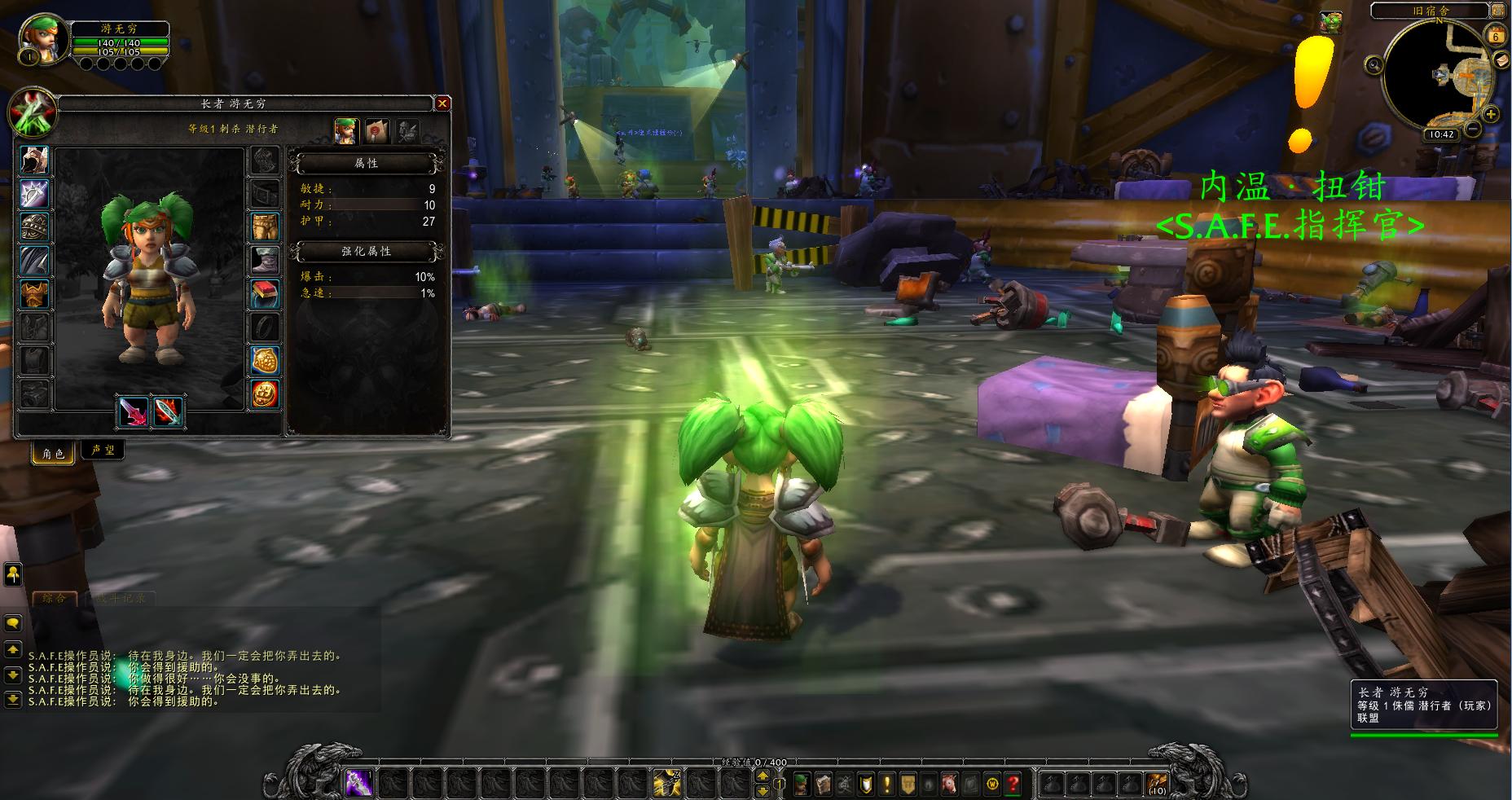This screenshot has height=800, width=1512.
Task: Open the titles pane with the scroll icon
Action: click(x=376, y=131)
